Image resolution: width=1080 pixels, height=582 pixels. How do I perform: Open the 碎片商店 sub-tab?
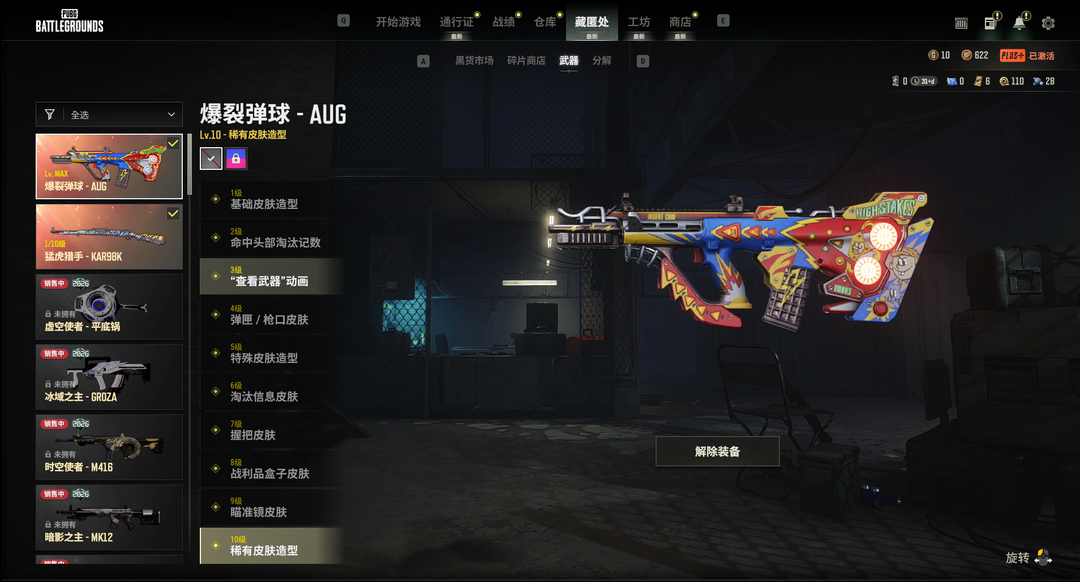pos(526,61)
